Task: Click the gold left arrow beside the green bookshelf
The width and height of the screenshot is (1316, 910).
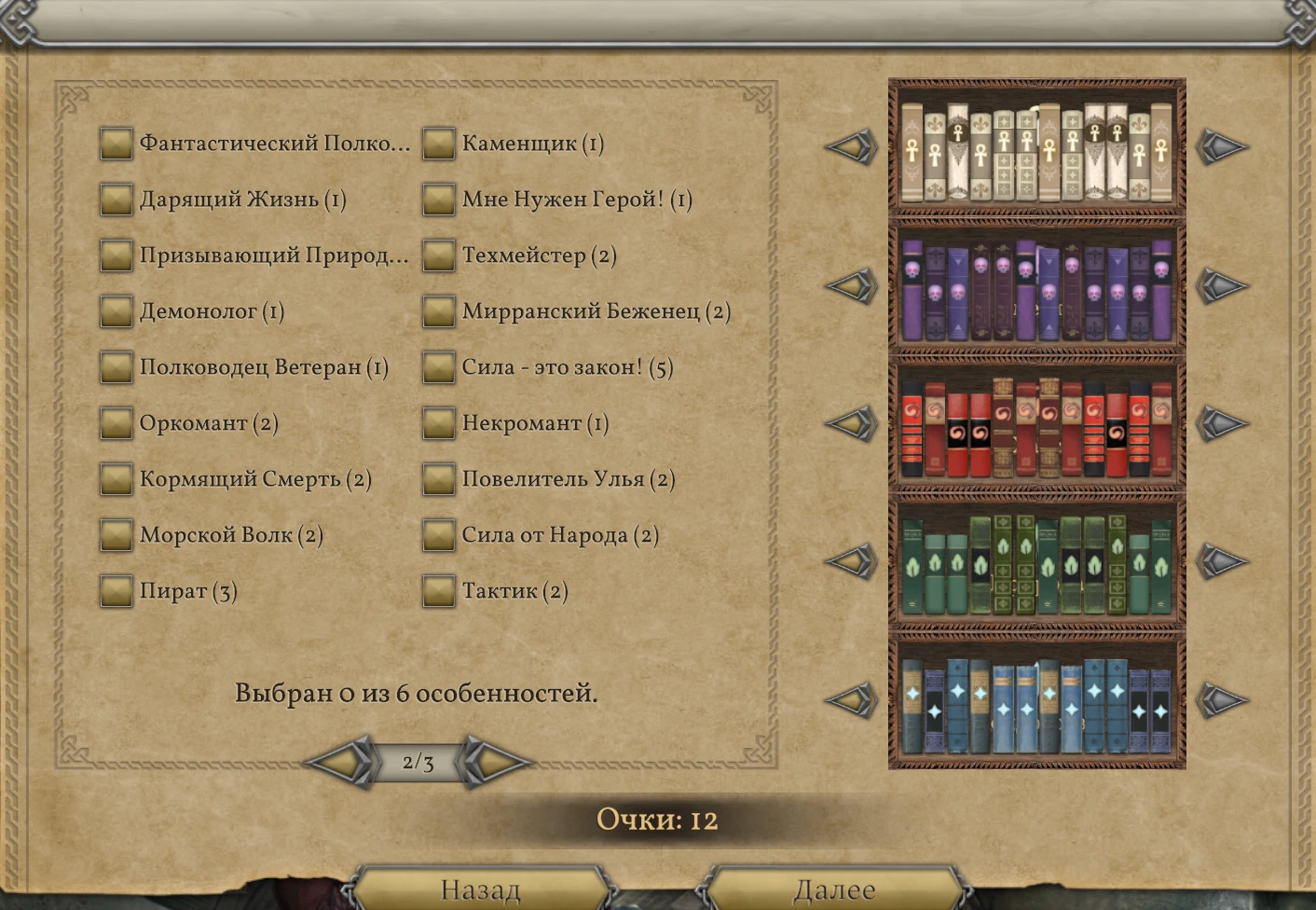Action: (x=852, y=559)
